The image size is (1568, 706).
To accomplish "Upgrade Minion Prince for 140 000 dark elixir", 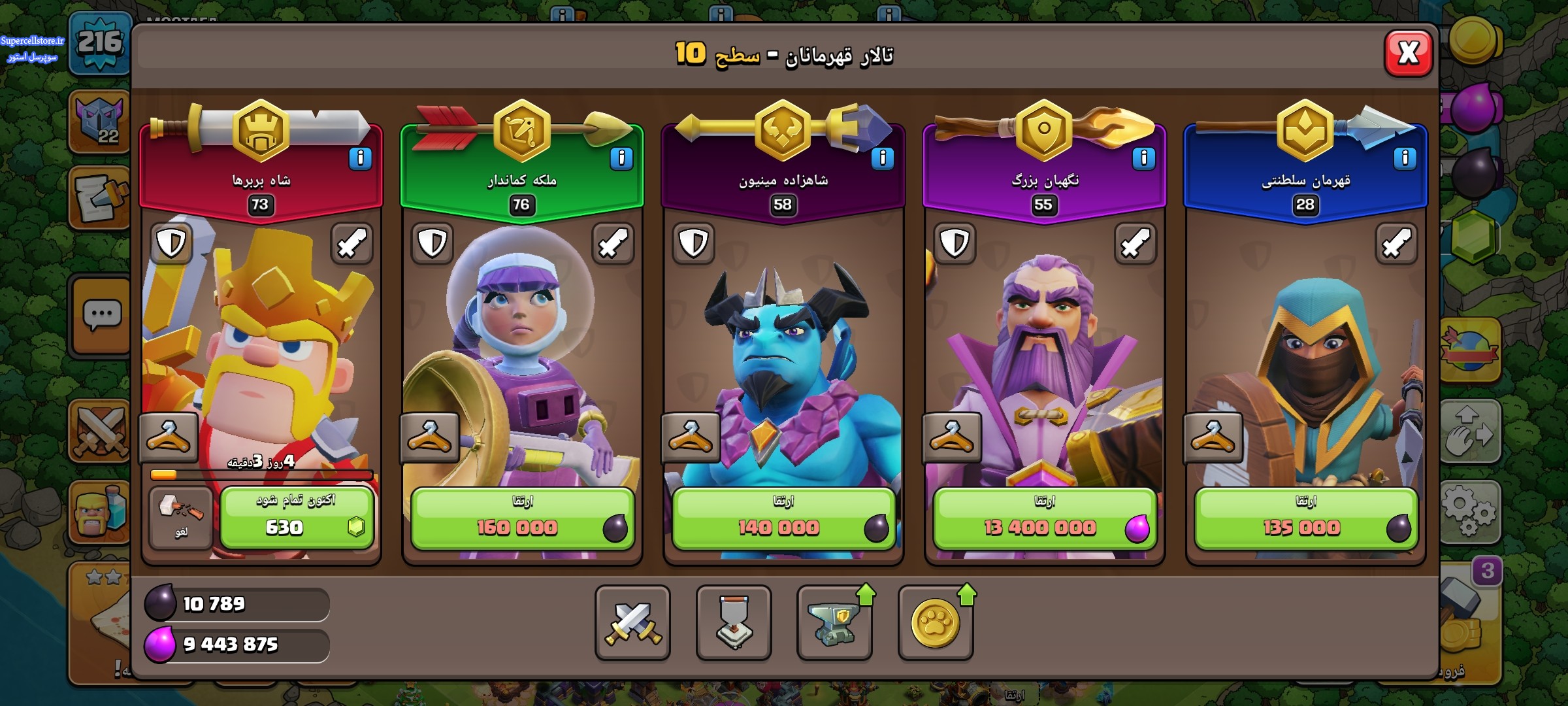I will tap(783, 518).
